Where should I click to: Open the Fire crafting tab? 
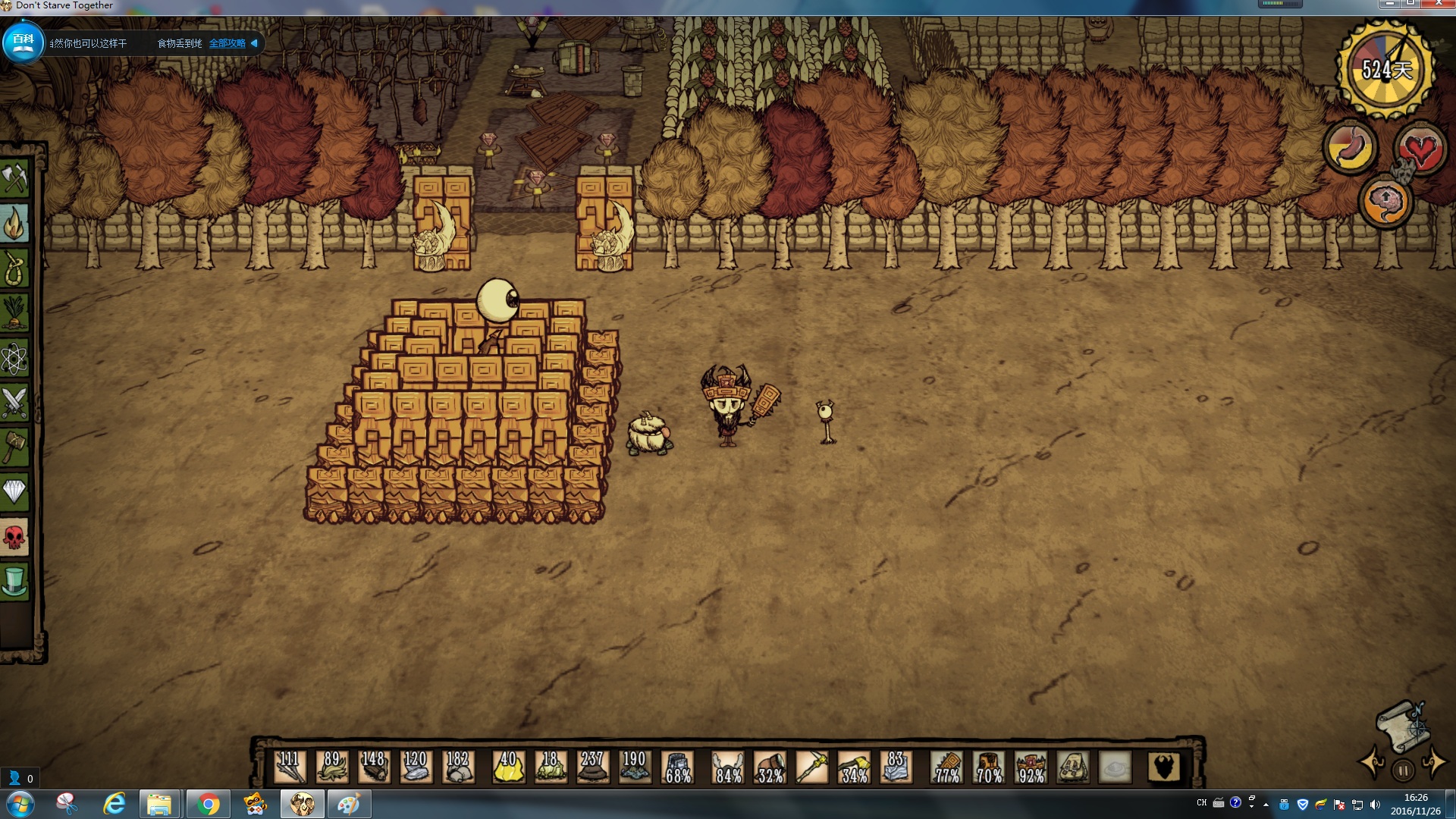click(14, 224)
